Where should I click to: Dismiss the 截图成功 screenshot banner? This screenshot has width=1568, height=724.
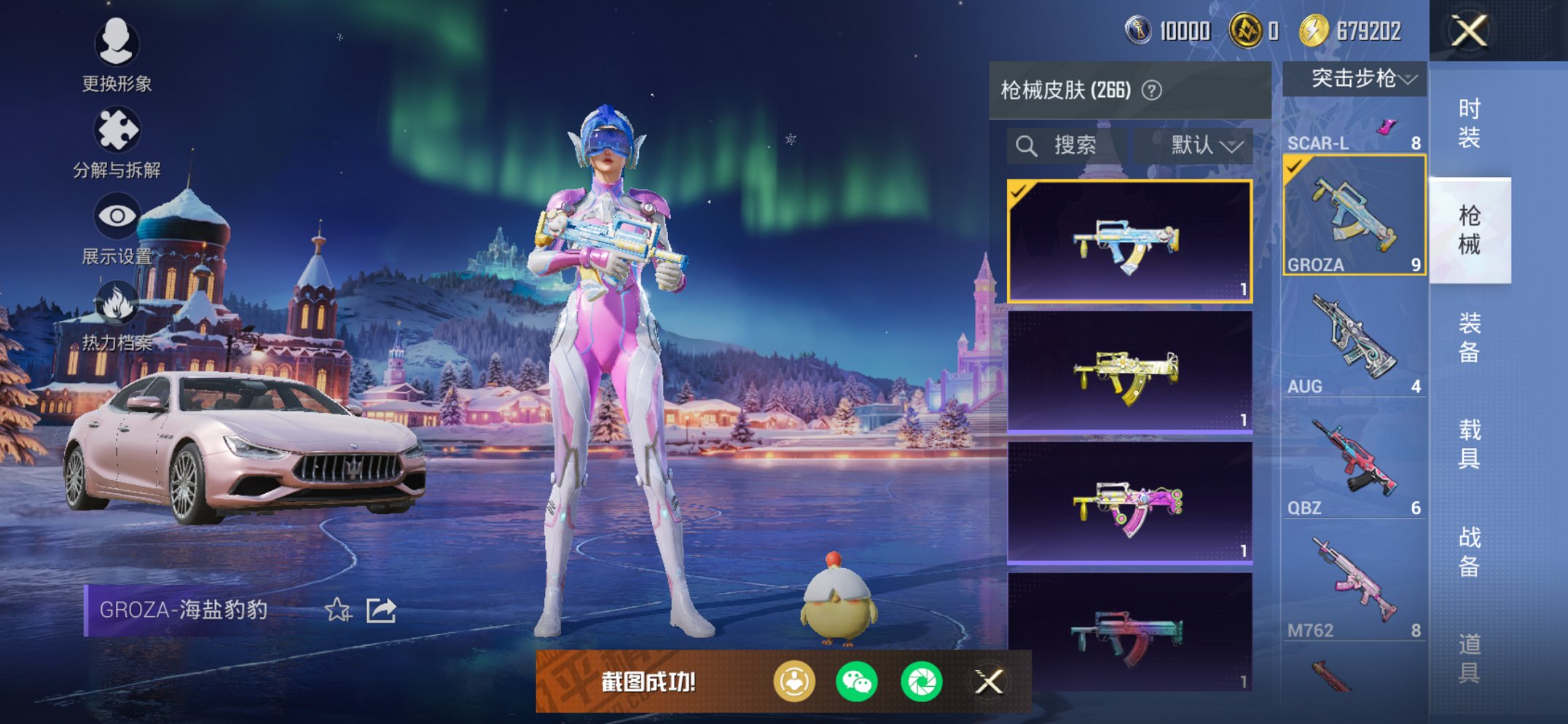tap(989, 682)
